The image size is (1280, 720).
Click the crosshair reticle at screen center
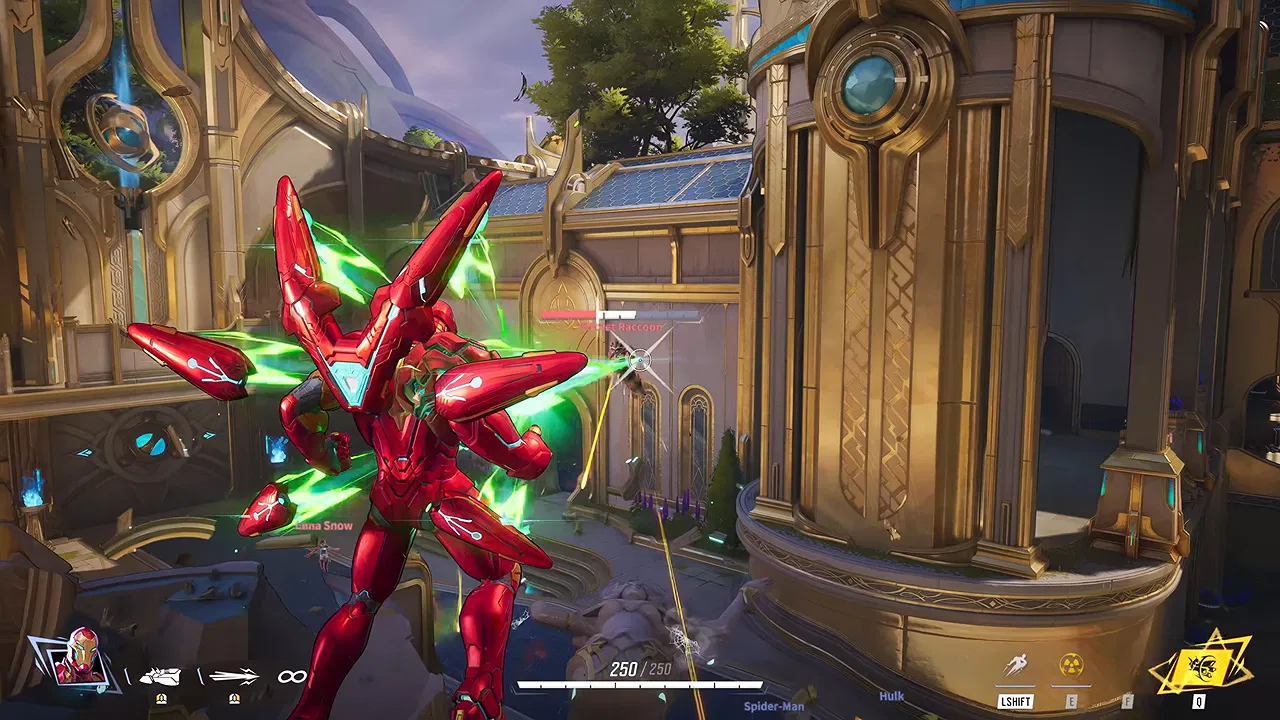(x=640, y=360)
